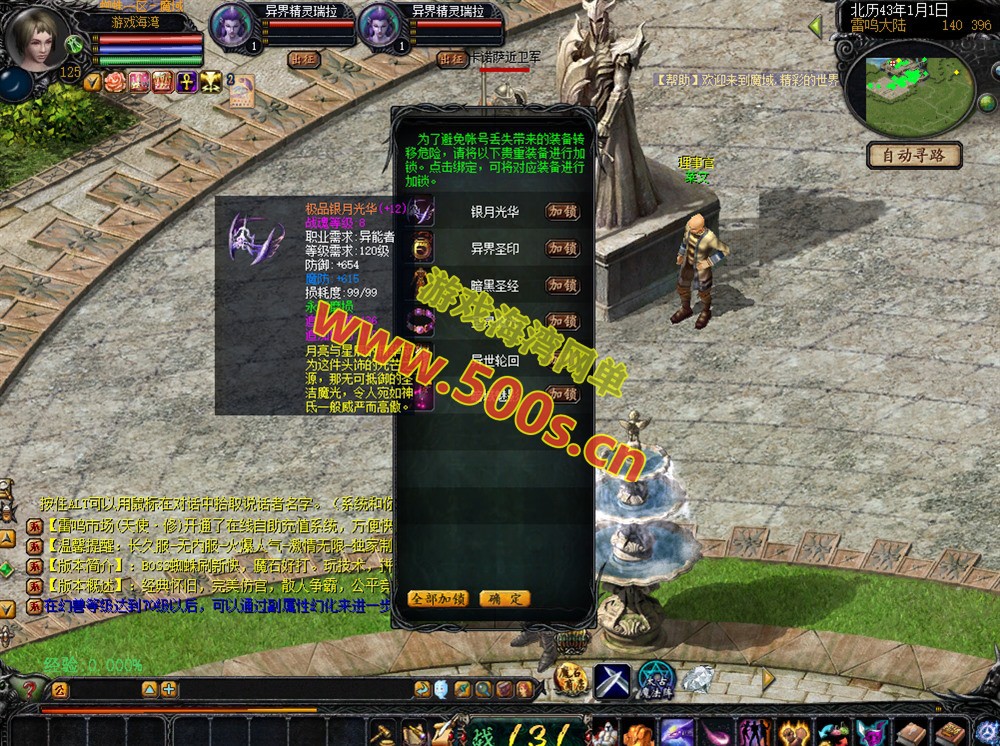Click the player character portrait
The height and width of the screenshot is (746, 1000).
click(37, 38)
